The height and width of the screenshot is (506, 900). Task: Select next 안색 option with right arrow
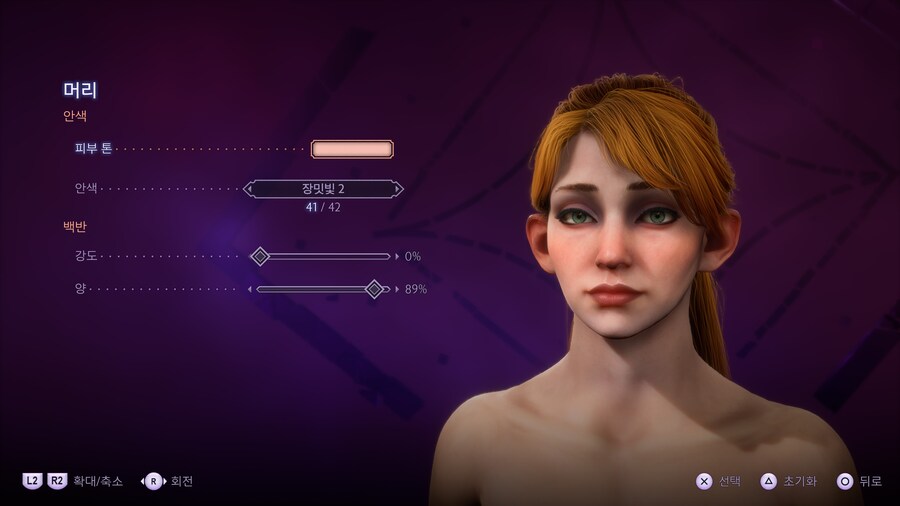398,188
